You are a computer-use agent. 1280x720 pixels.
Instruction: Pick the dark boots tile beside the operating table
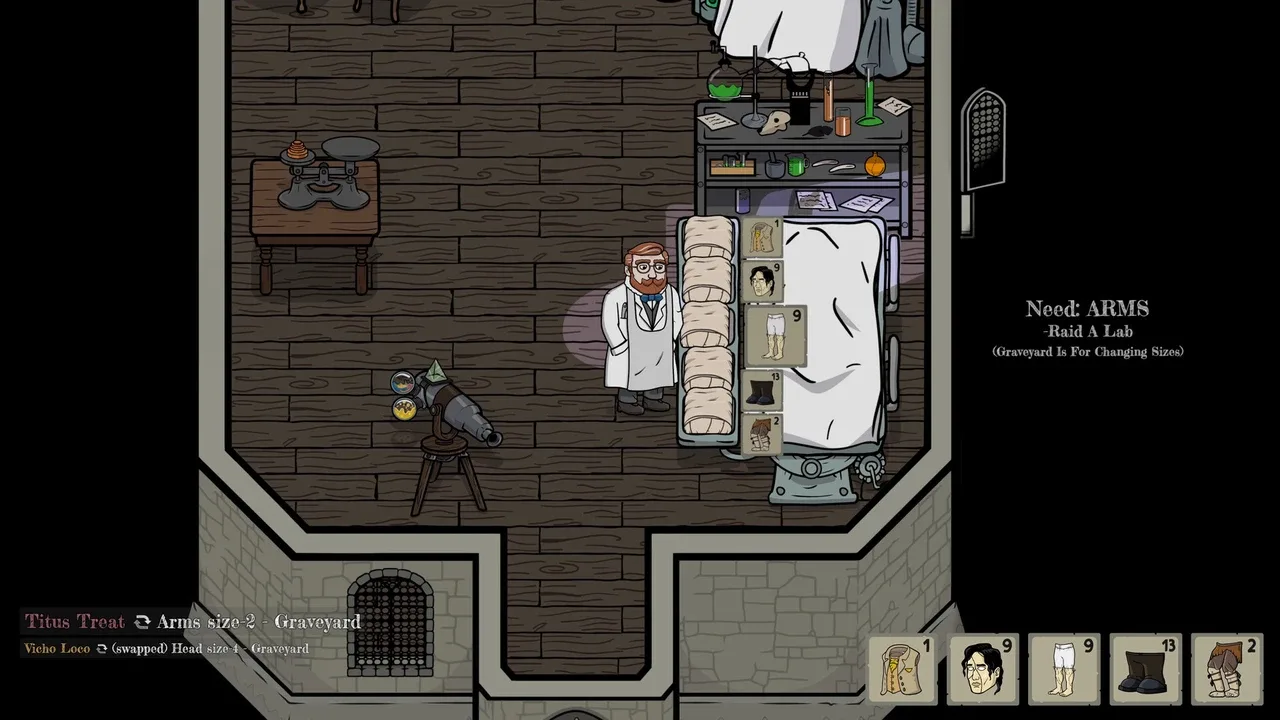click(x=762, y=390)
